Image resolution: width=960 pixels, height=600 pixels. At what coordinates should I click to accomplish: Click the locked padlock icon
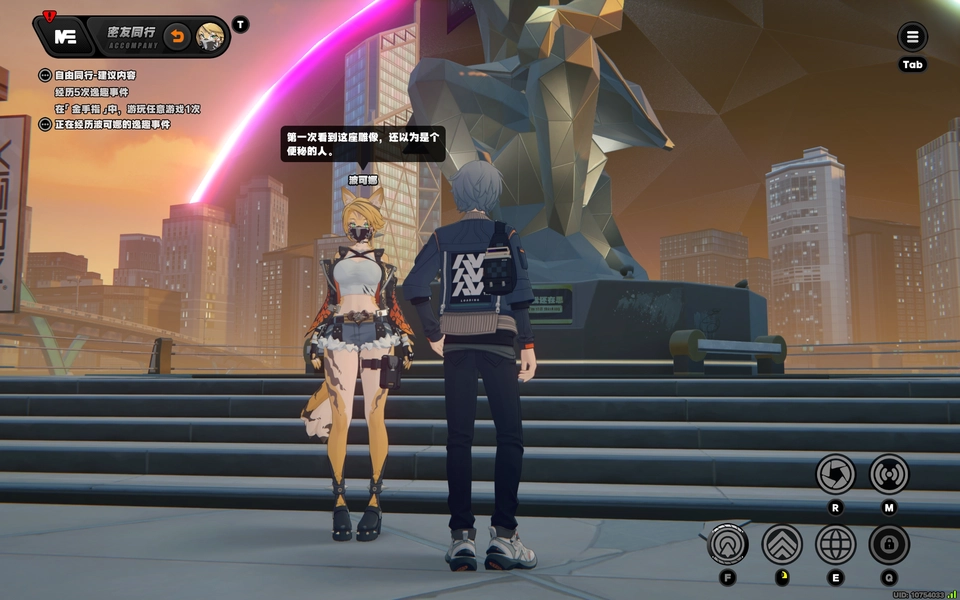coord(889,544)
